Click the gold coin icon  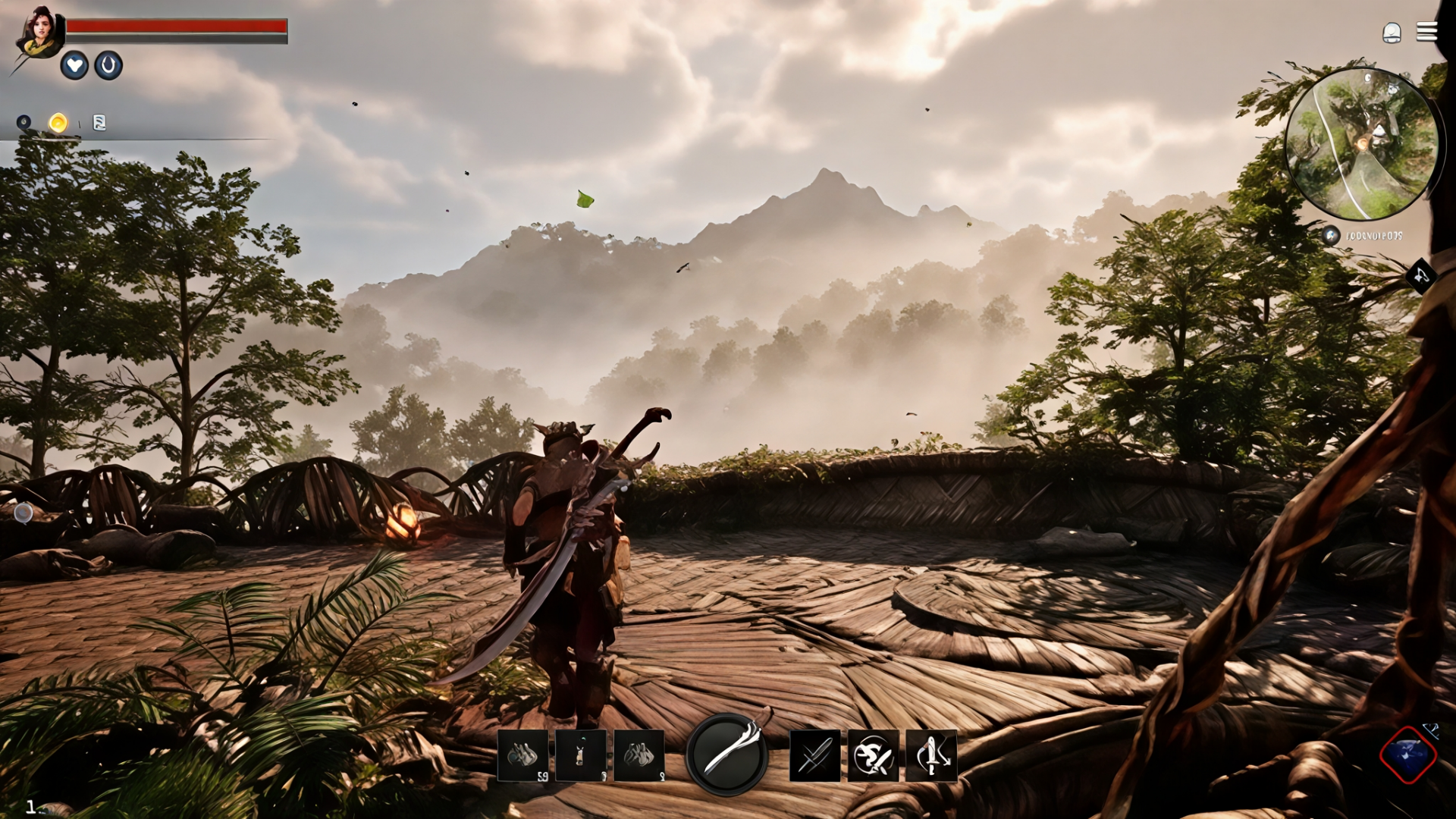(x=58, y=123)
